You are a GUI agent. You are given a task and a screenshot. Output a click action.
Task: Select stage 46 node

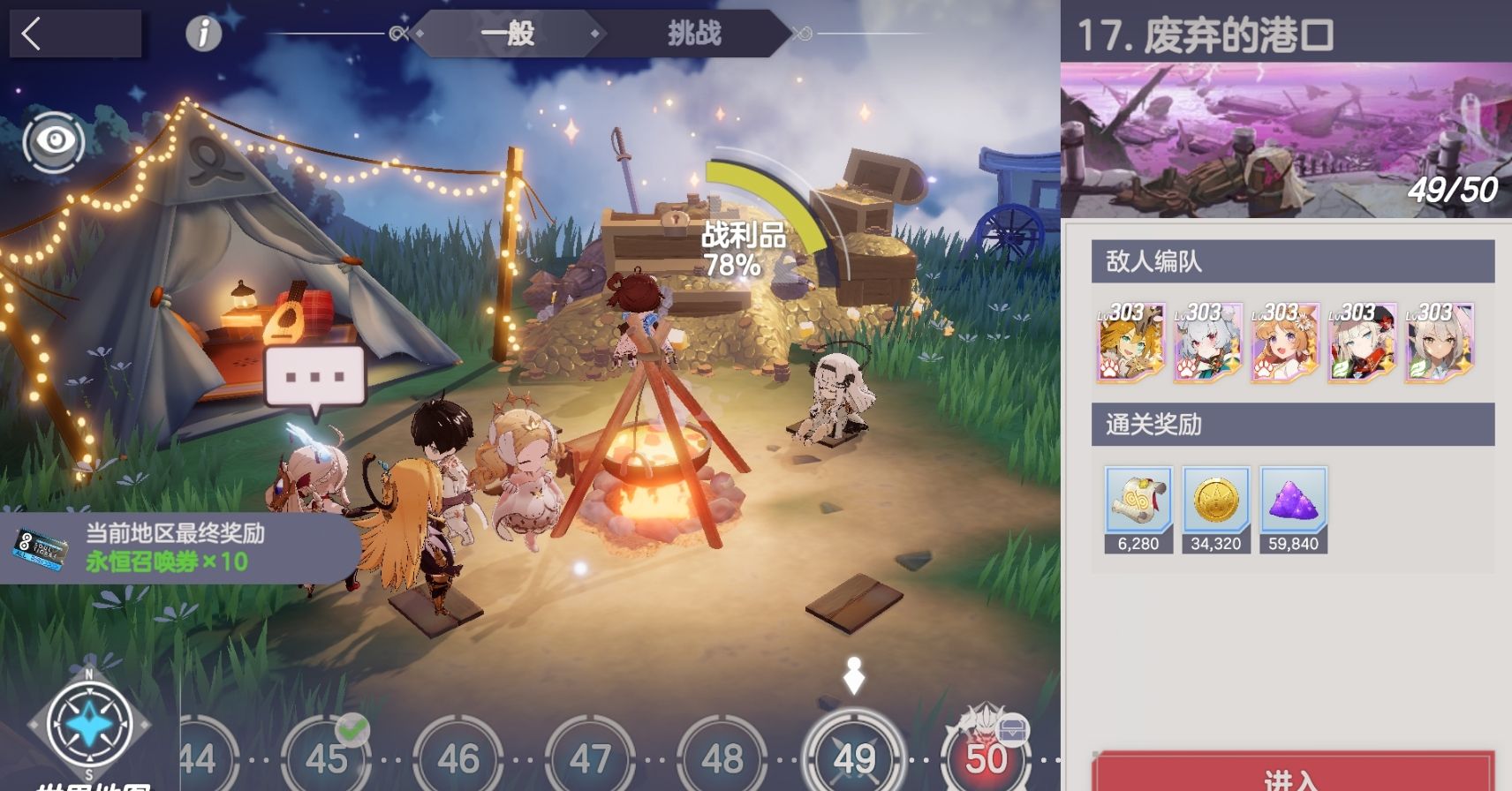tap(458, 757)
